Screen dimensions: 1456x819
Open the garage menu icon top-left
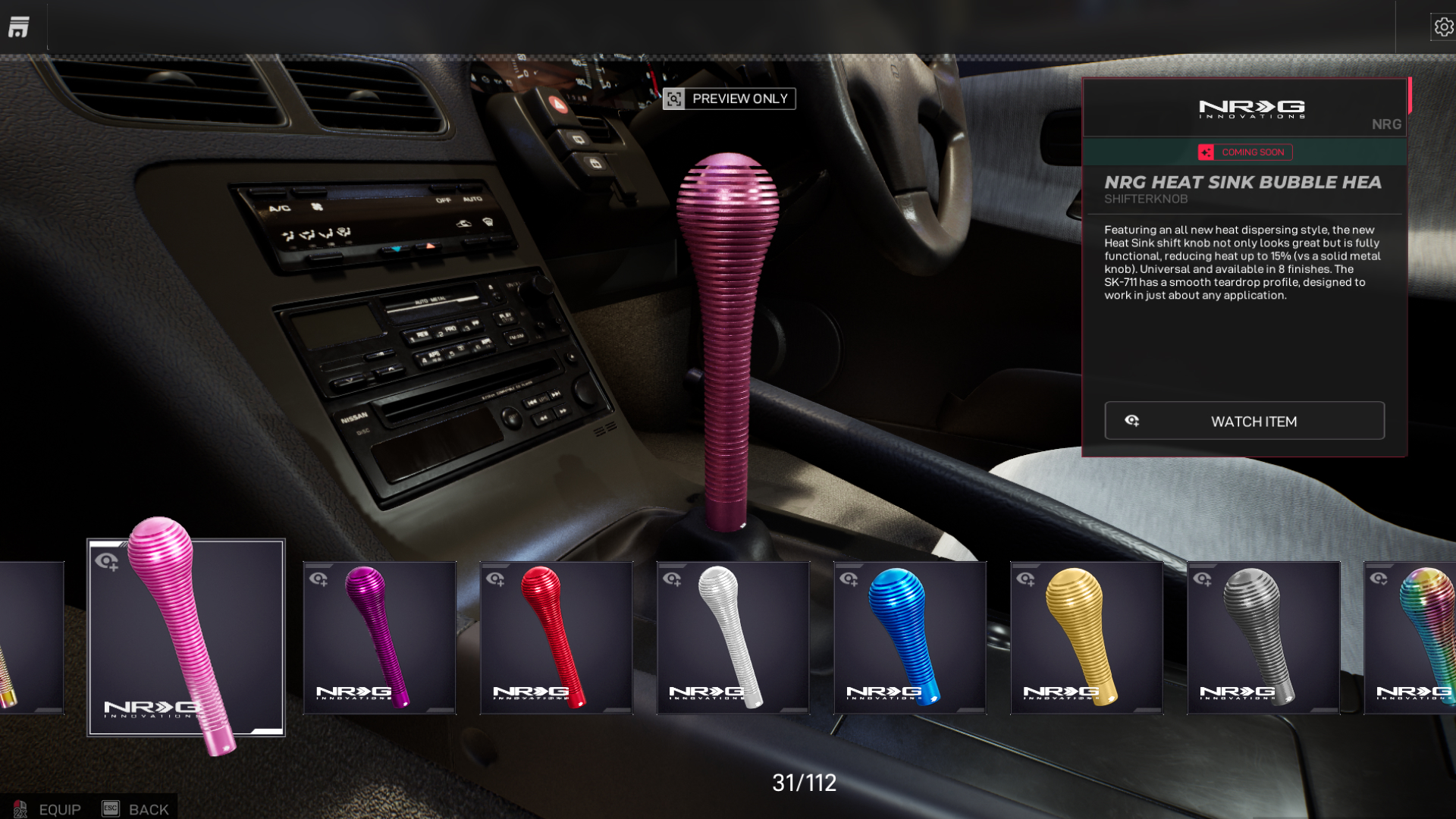(x=19, y=26)
